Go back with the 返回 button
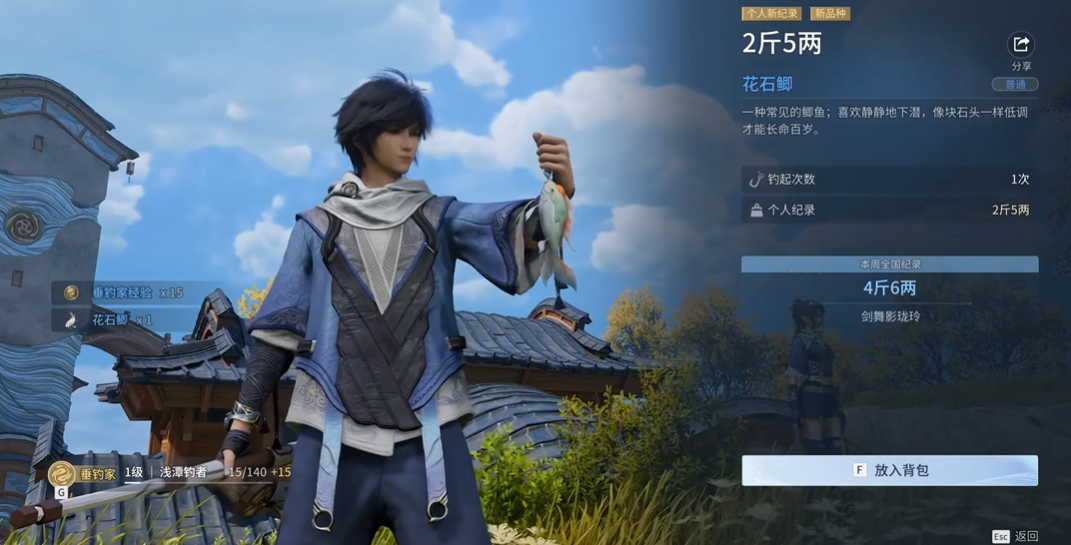 point(1016,537)
